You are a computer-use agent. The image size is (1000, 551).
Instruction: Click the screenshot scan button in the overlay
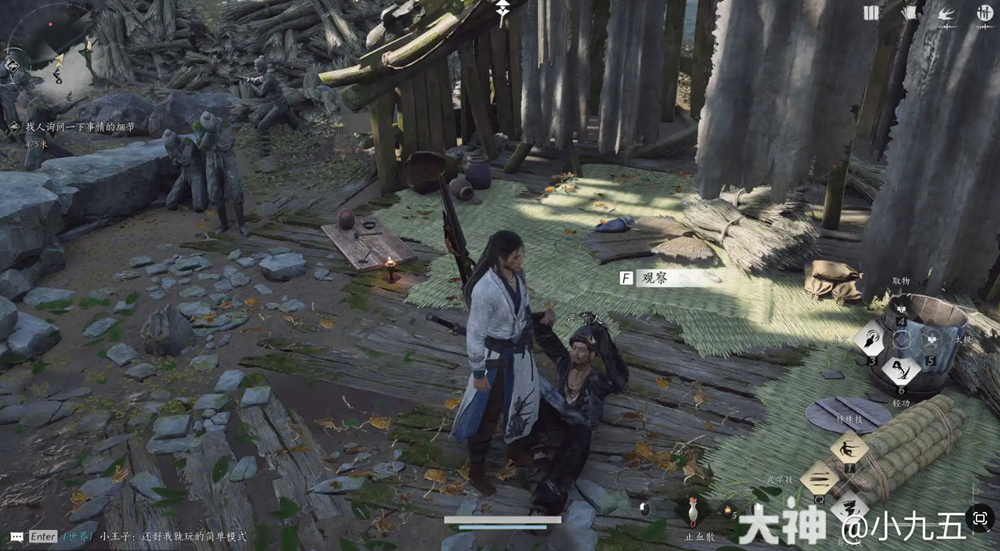pos(979,520)
